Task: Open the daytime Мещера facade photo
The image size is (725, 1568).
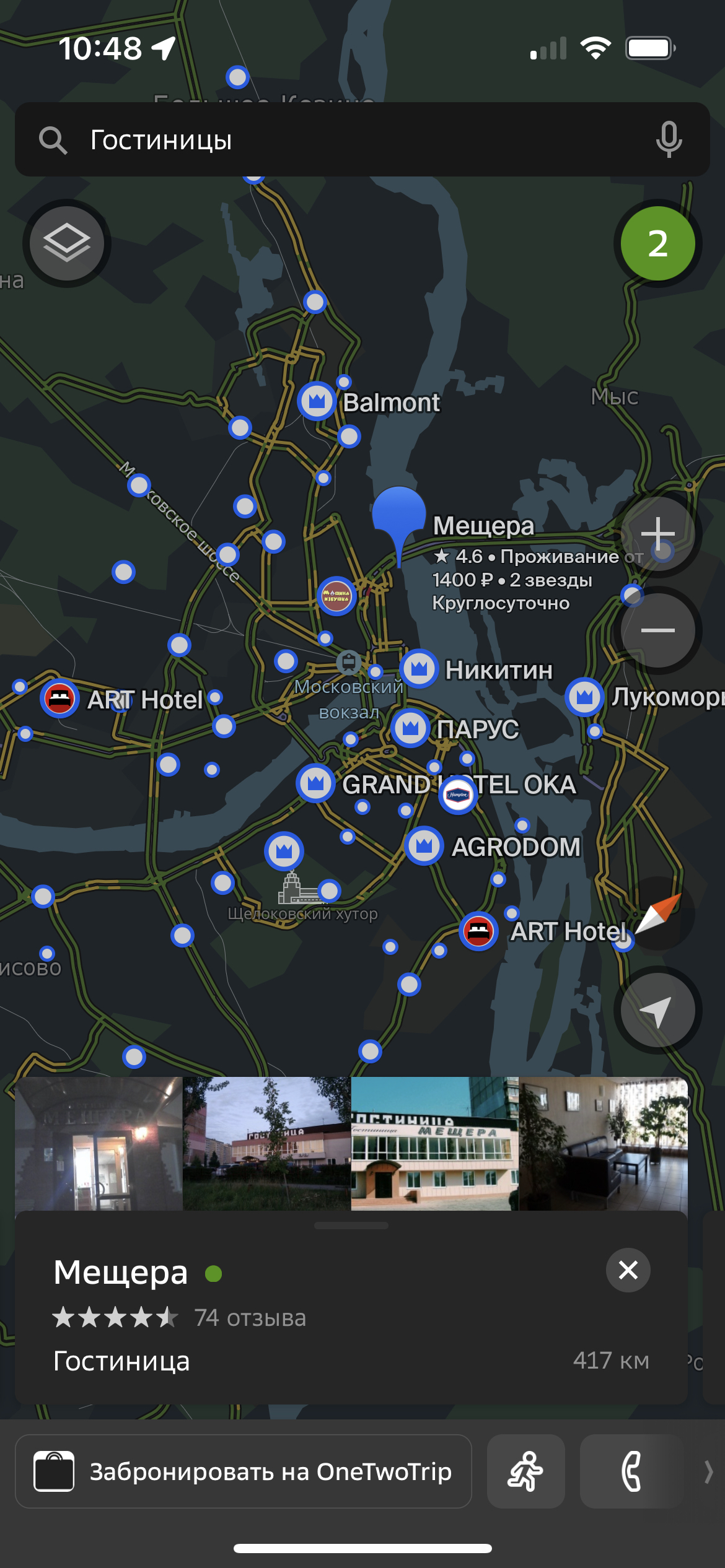Action: click(x=434, y=1144)
